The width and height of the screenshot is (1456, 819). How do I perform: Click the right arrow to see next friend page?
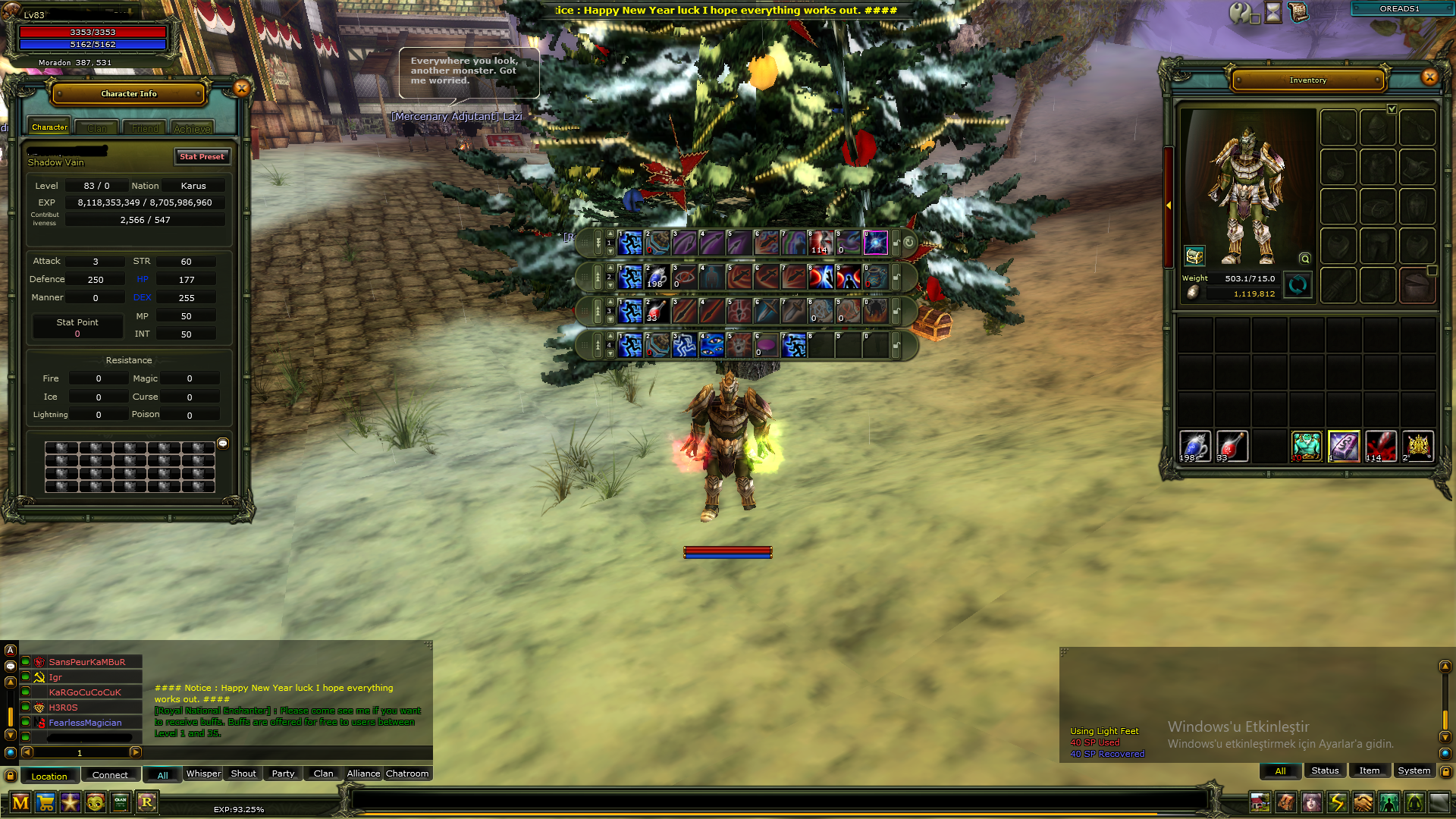coord(136,753)
